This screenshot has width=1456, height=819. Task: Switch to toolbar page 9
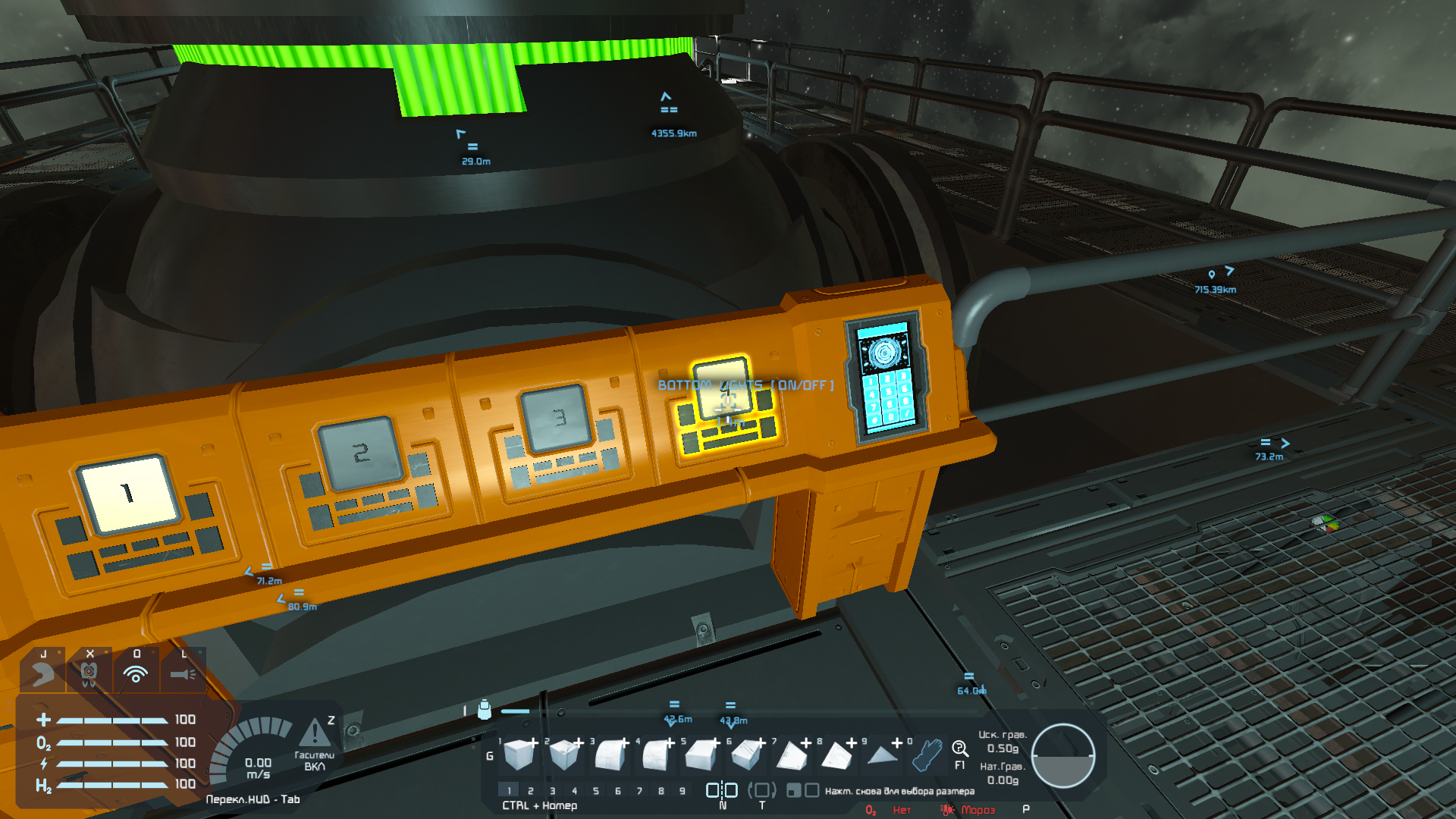(682, 791)
